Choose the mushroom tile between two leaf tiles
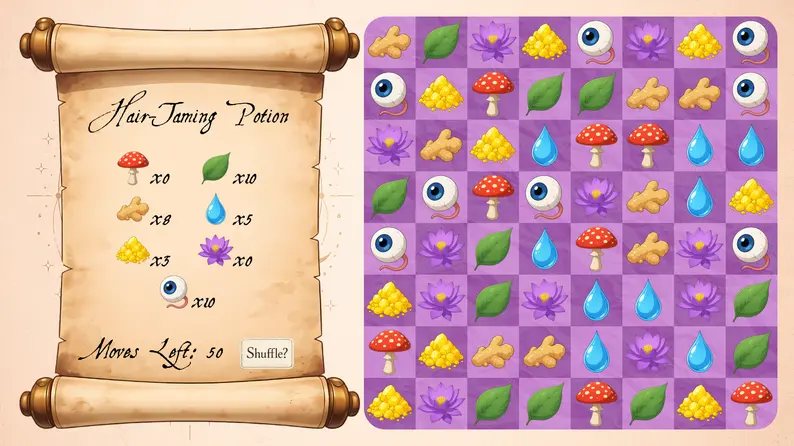The image size is (794, 446). [594, 401]
